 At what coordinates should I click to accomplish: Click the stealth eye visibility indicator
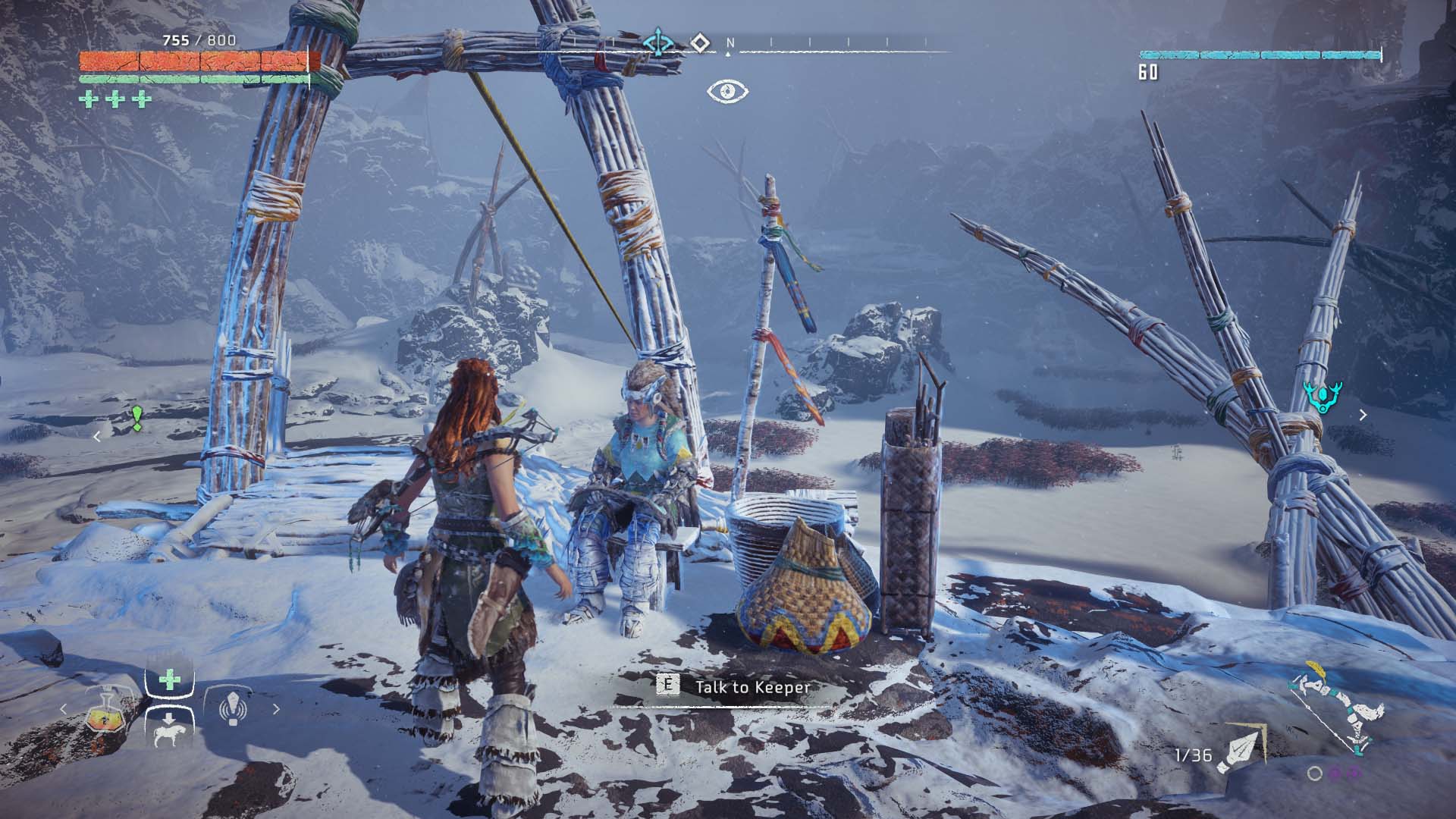pyautogui.click(x=728, y=92)
